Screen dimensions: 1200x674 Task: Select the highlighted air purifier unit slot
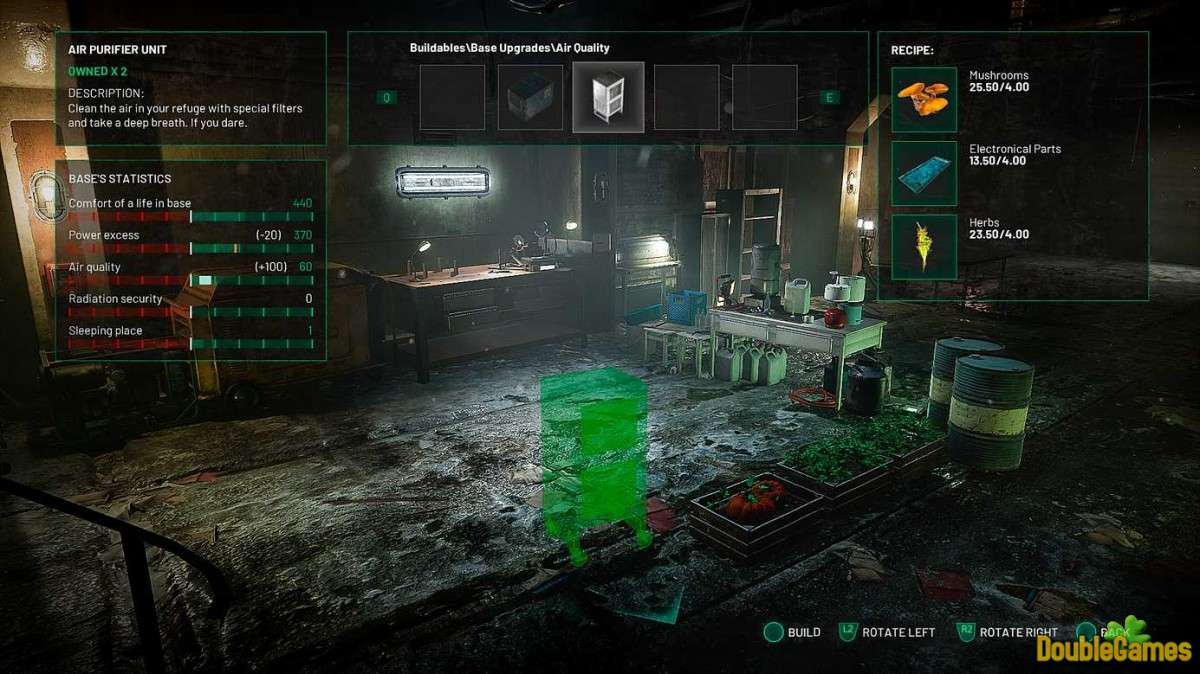tap(608, 97)
